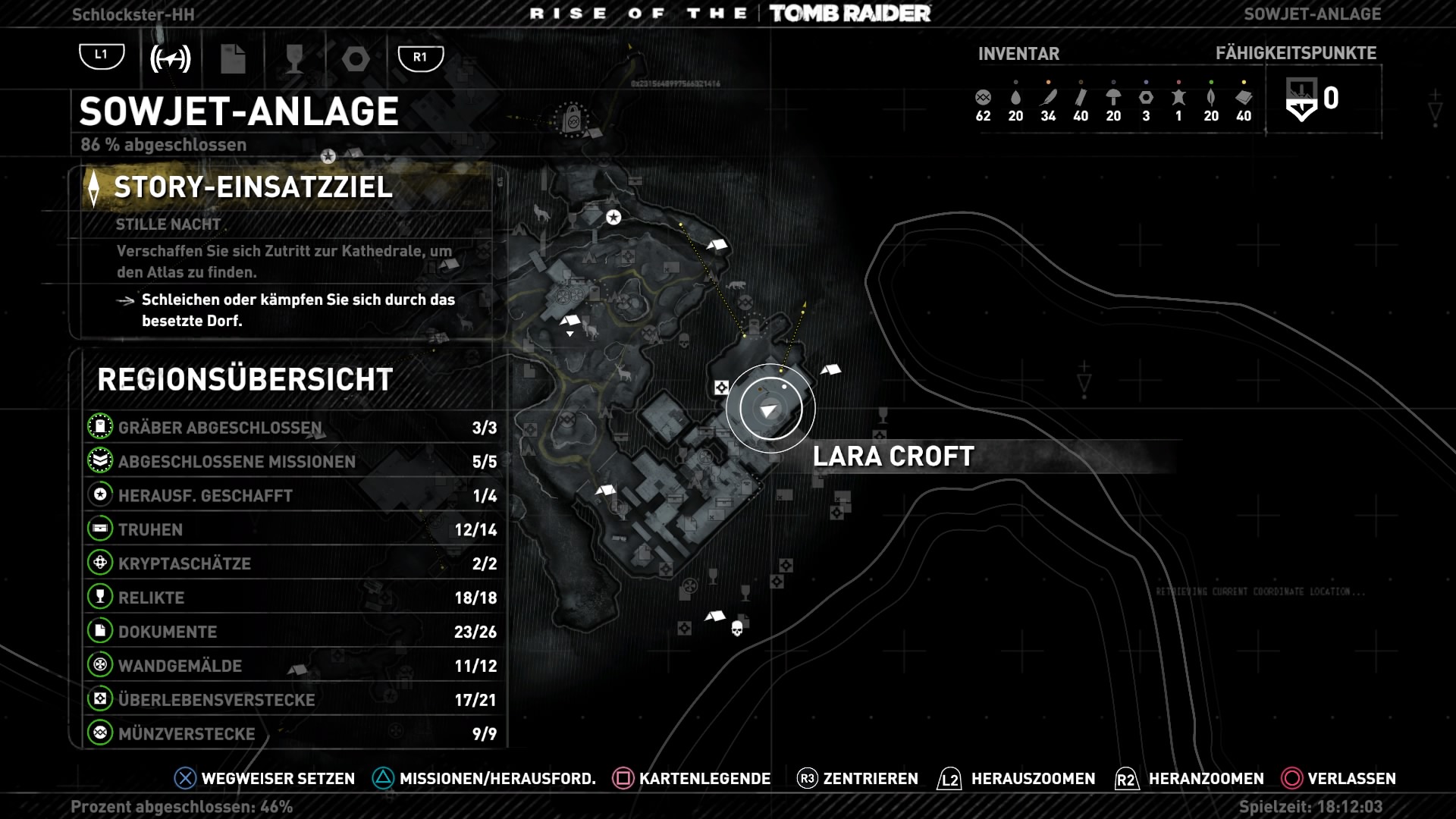This screenshot has width=1456, height=819.
Task: Select the Kryptaschätze row
Action: (x=292, y=563)
